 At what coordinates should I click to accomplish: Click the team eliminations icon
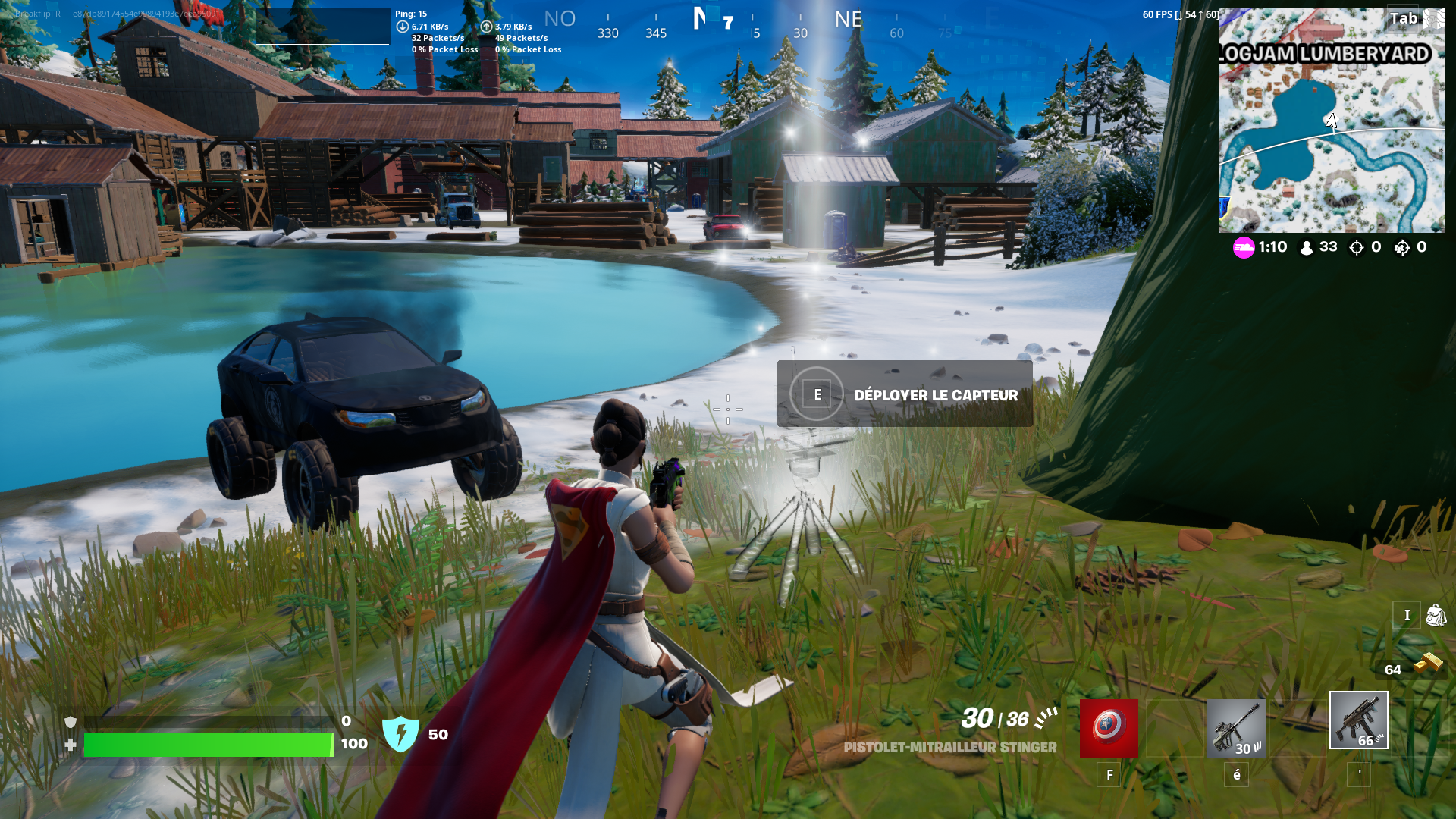pos(1401,246)
